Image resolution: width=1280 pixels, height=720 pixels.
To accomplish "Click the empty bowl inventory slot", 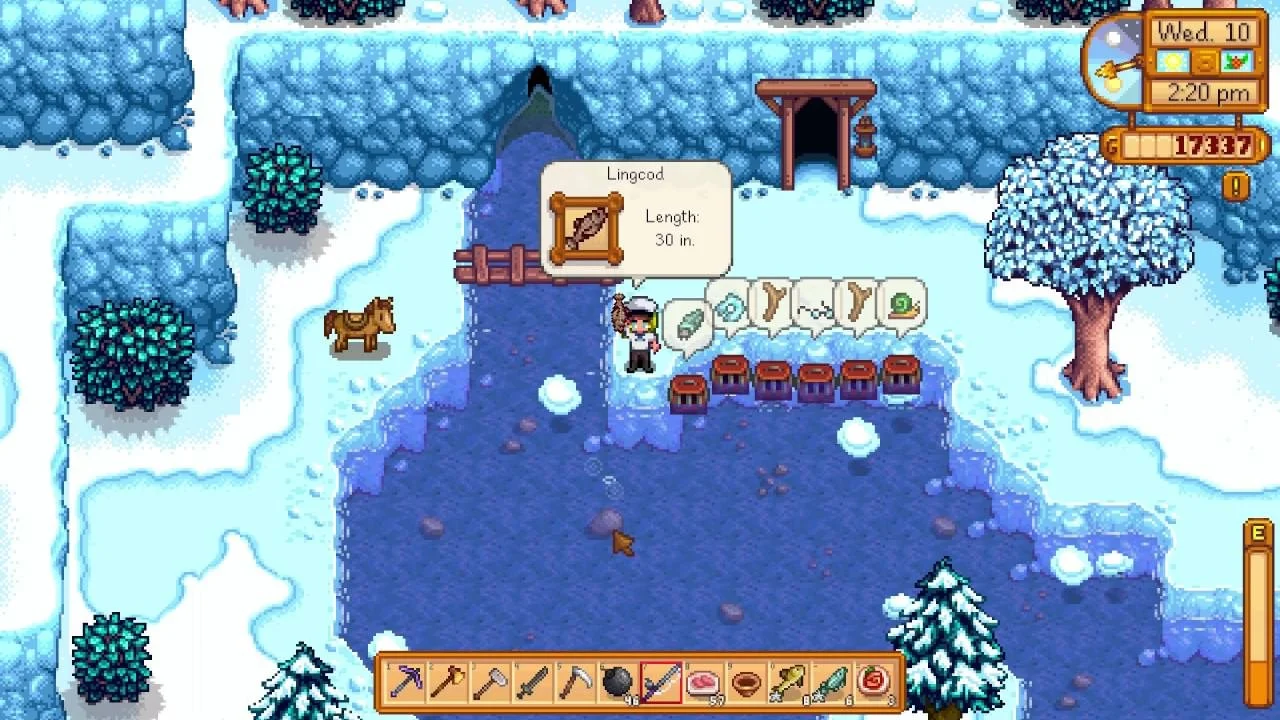I will (x=748, y=684).
